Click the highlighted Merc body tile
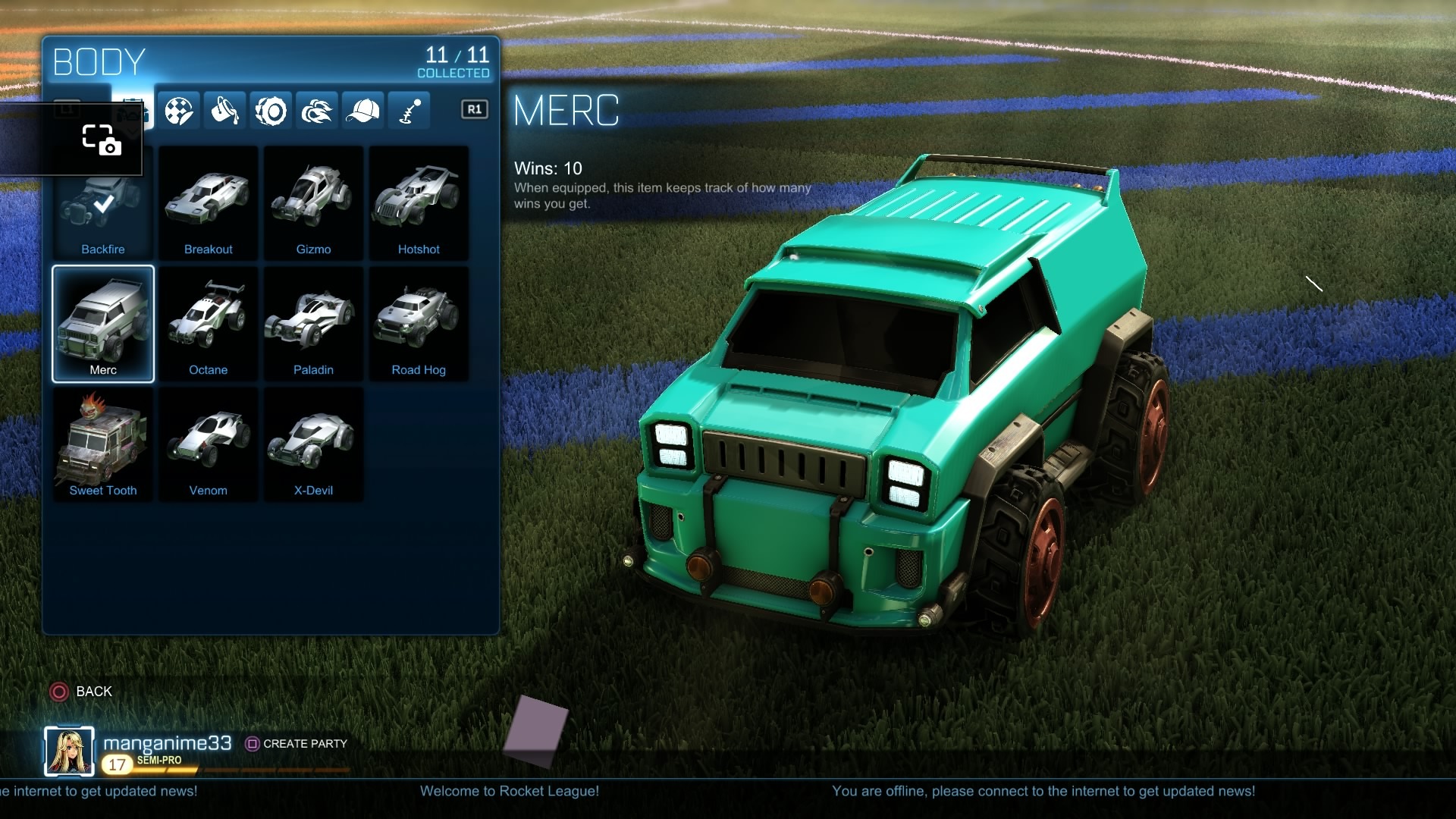 point(103,324)
